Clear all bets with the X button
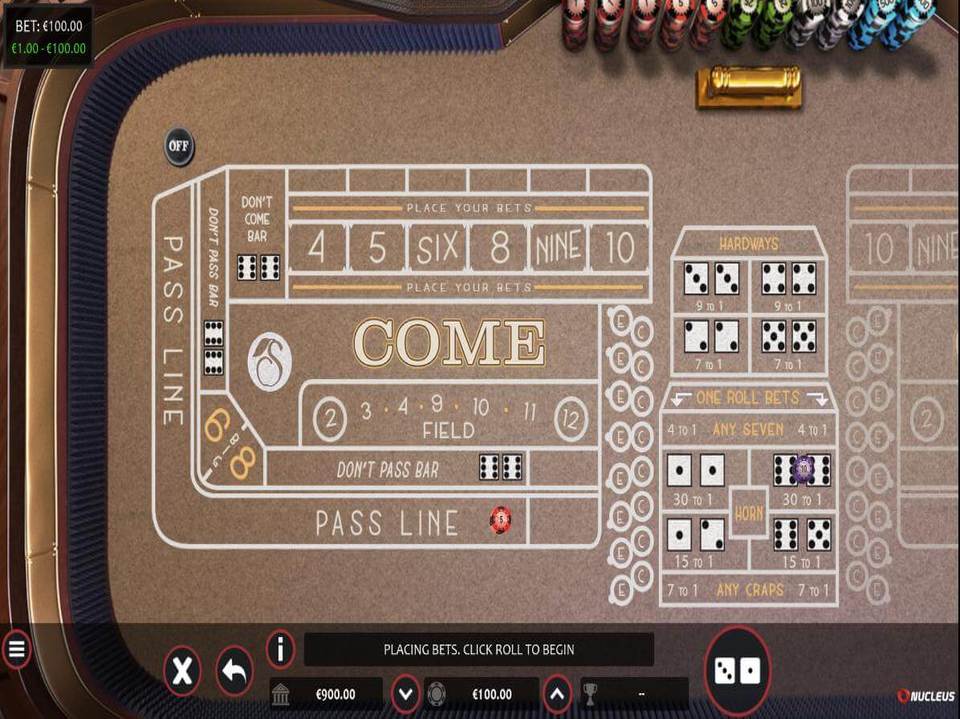Image resolution: width=960 pixels, height=719 pixels. pyautogui.click(x=182, y=671)
